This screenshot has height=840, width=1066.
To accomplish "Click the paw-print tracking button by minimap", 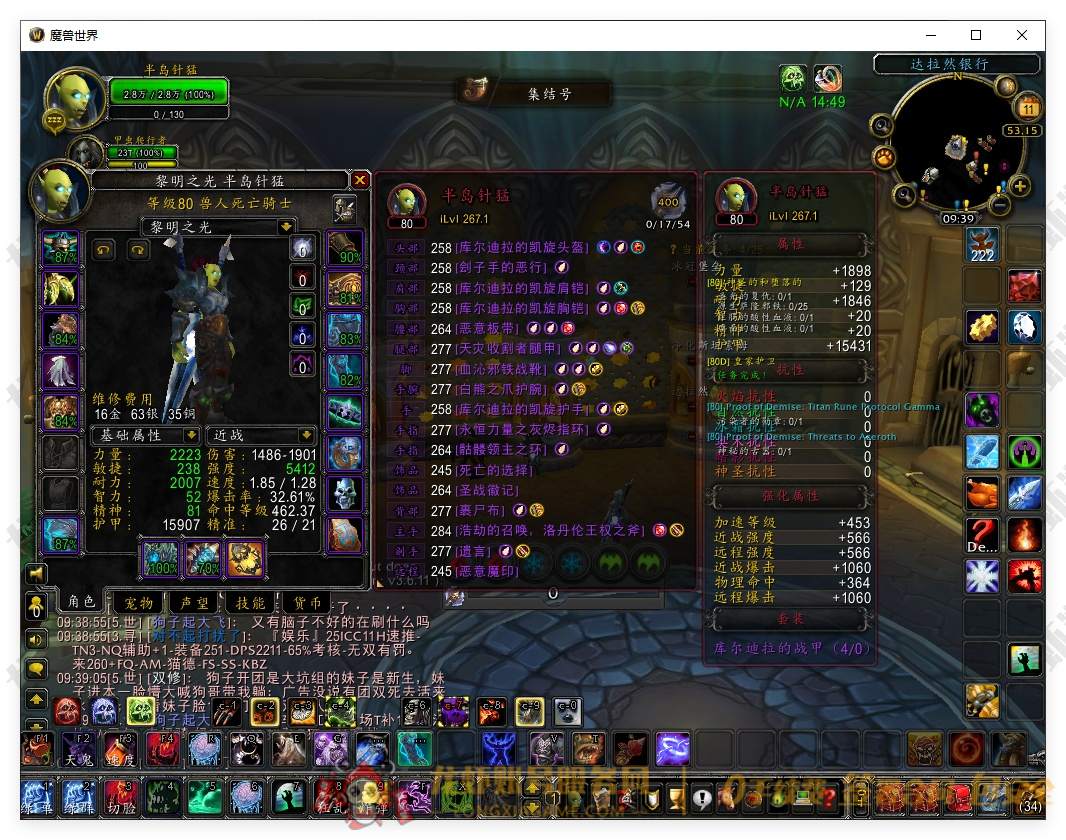I will click(x=884, y=157).
